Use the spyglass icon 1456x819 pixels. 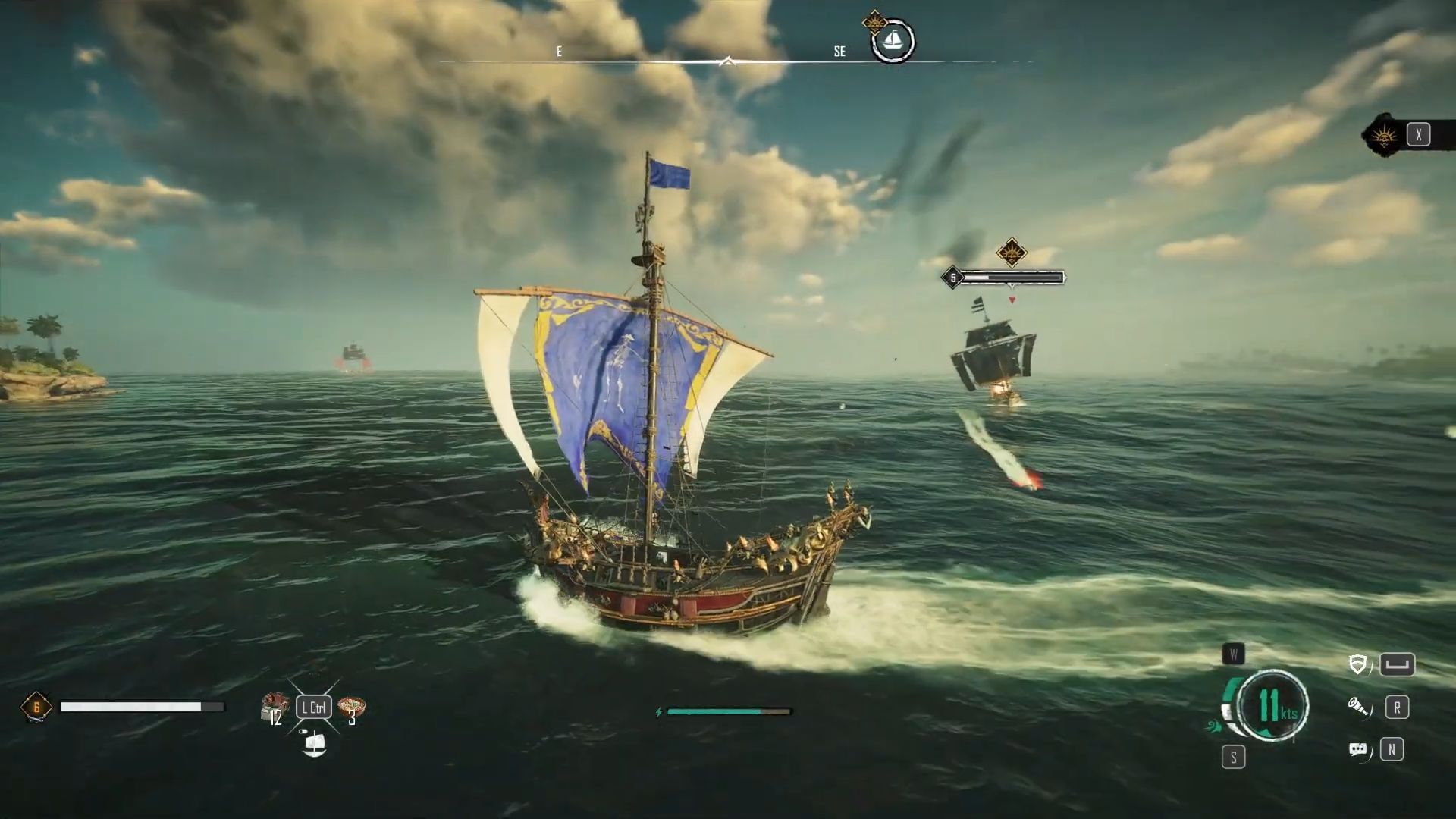click(x=1358, y=708)
